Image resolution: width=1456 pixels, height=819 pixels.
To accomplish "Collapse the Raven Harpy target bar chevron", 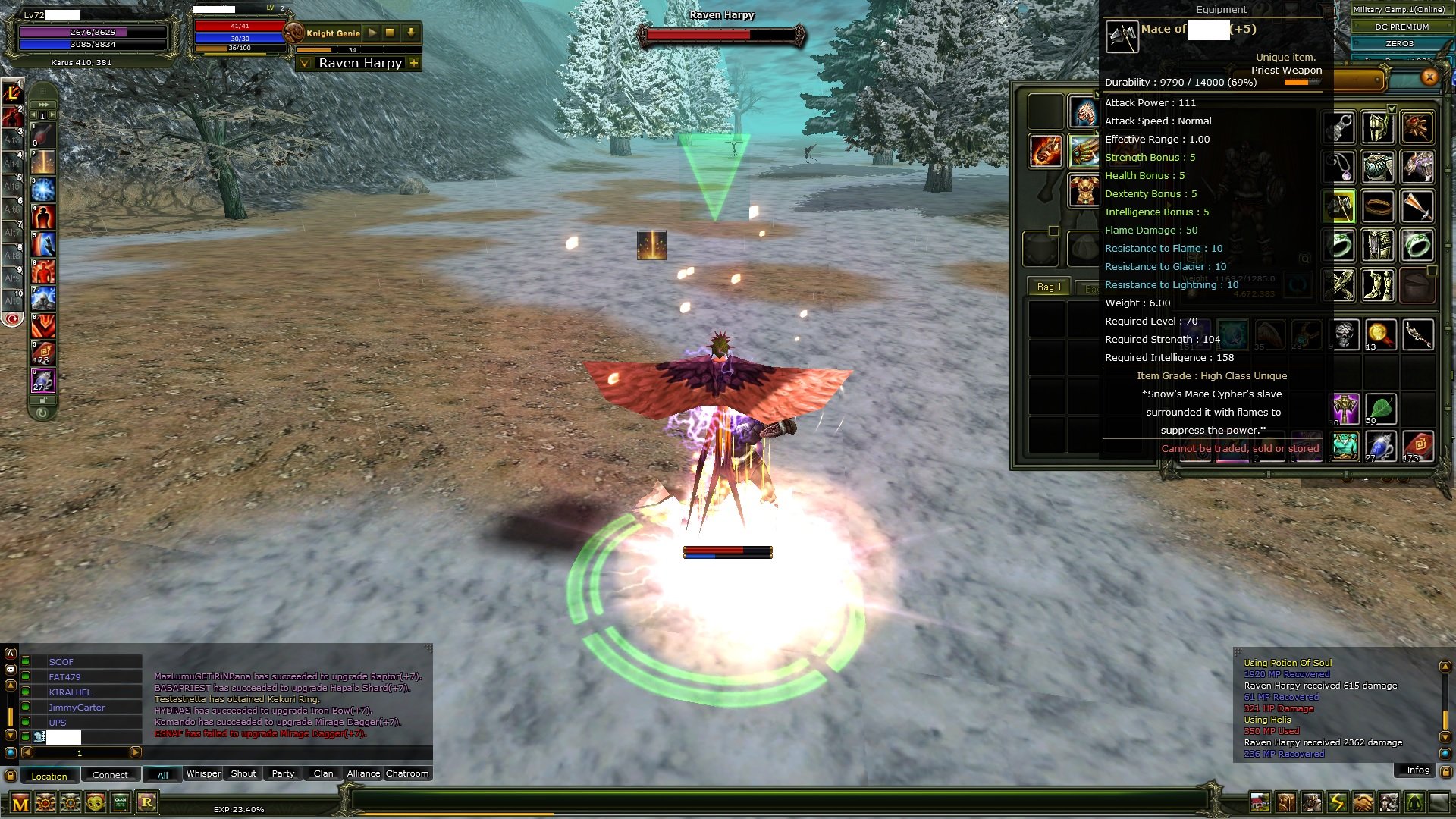I will [x=306, y=64].
